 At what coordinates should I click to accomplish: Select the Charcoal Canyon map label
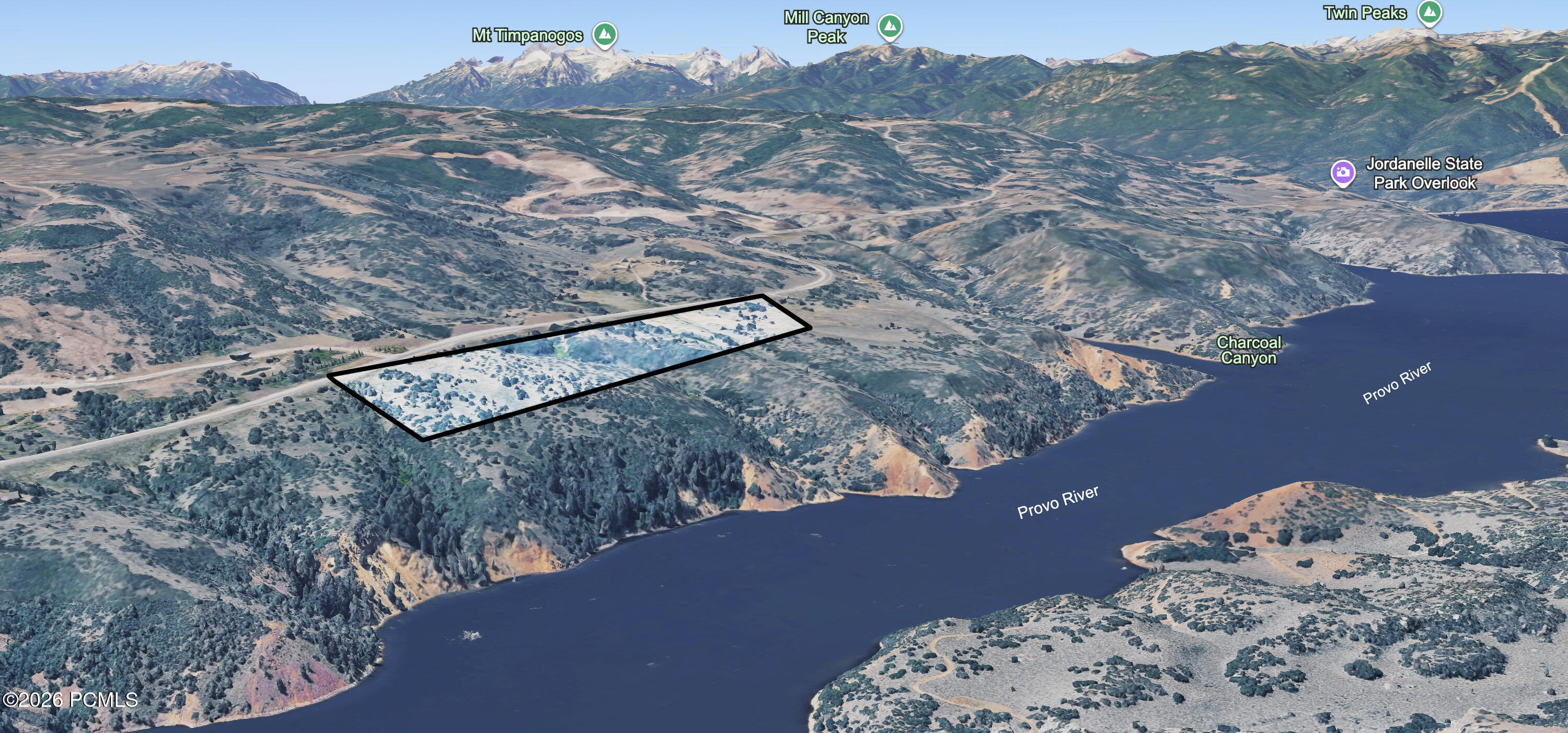coord(1249,351)
